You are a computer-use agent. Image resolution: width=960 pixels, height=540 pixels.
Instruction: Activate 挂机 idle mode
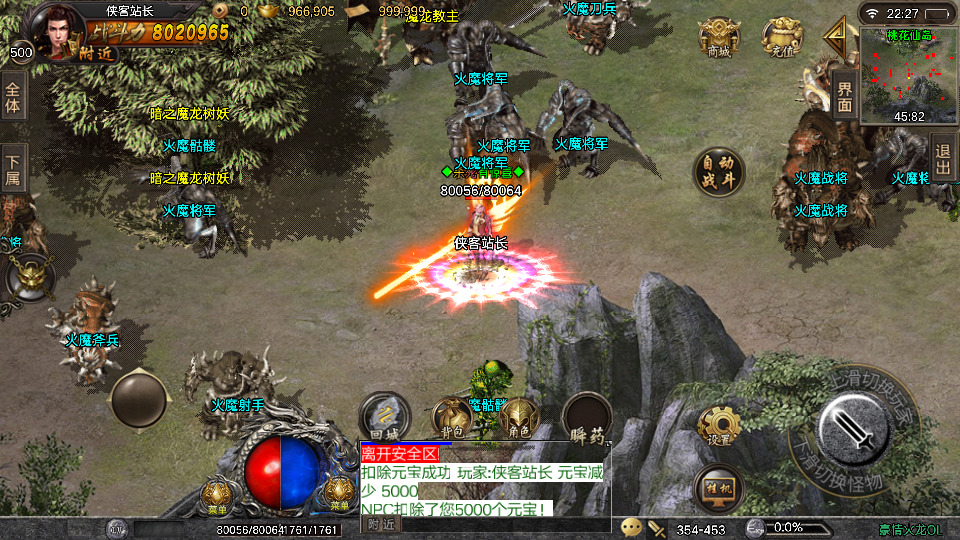click(x=719, y=487)
